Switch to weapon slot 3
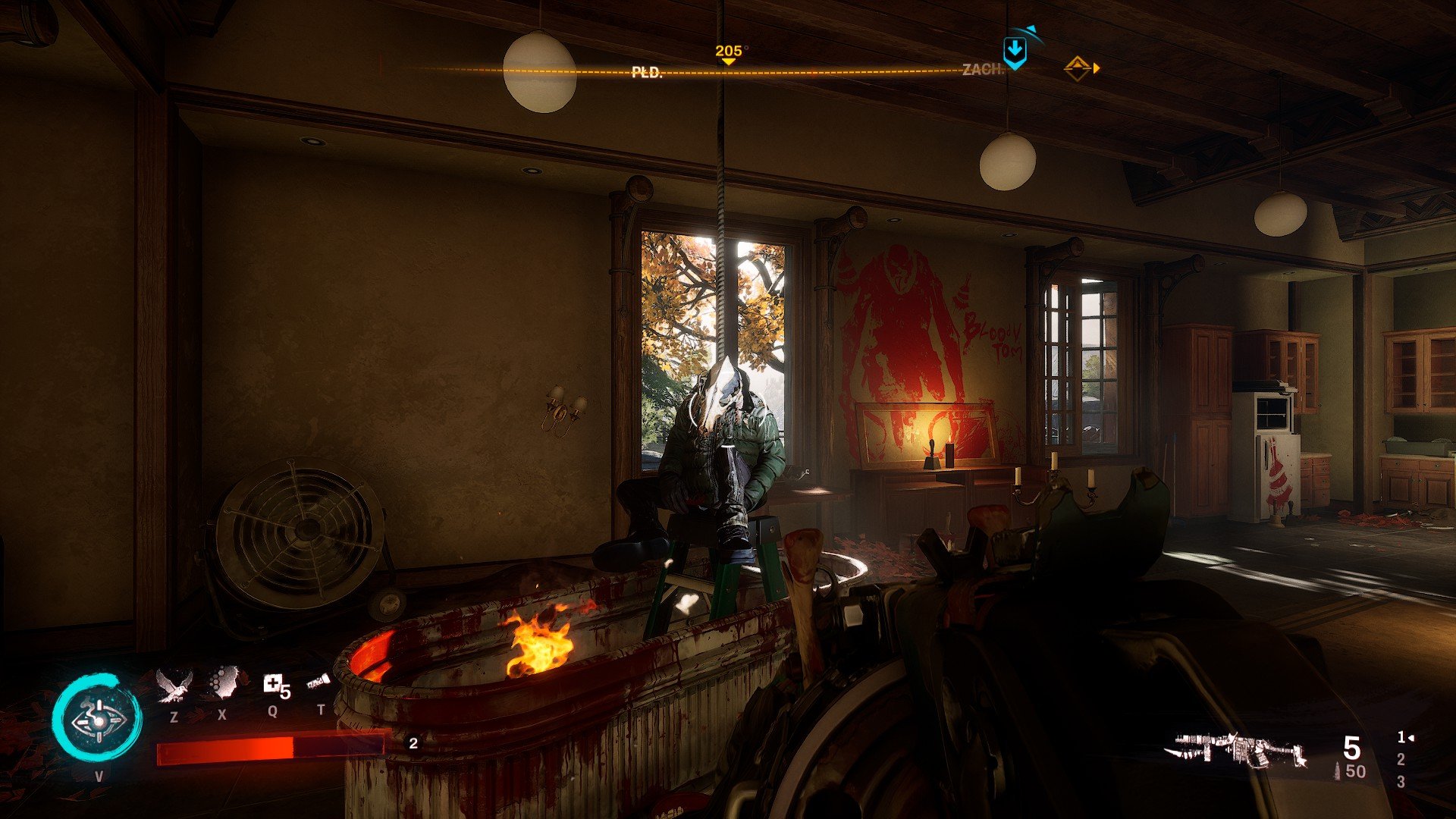The width and height of the screenshot is (1456, 819). click(1401, 782)
